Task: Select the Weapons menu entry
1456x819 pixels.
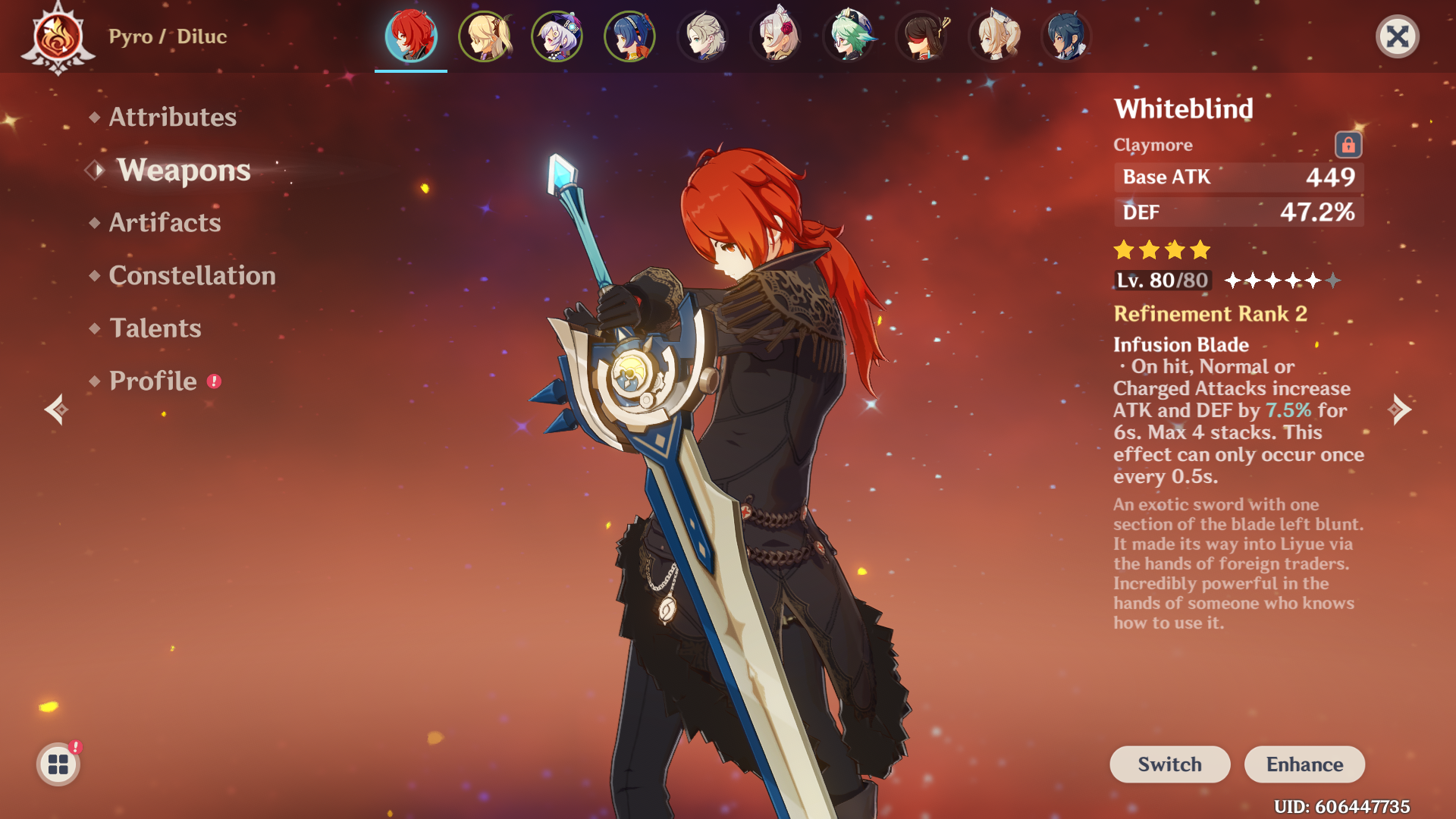Action: (x=183, y=170)
